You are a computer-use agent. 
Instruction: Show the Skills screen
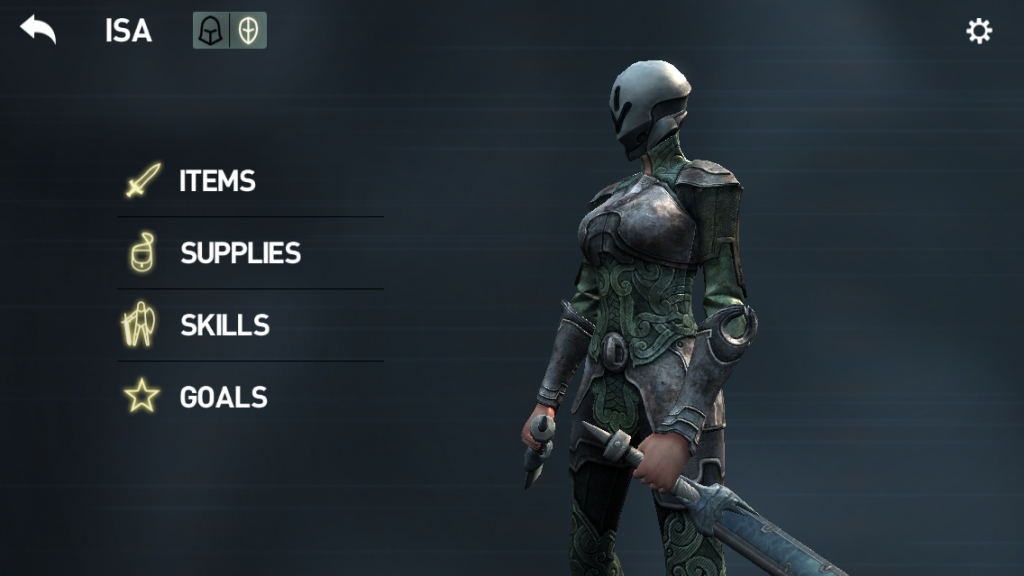pyautogui.click(x=224, y=325)
